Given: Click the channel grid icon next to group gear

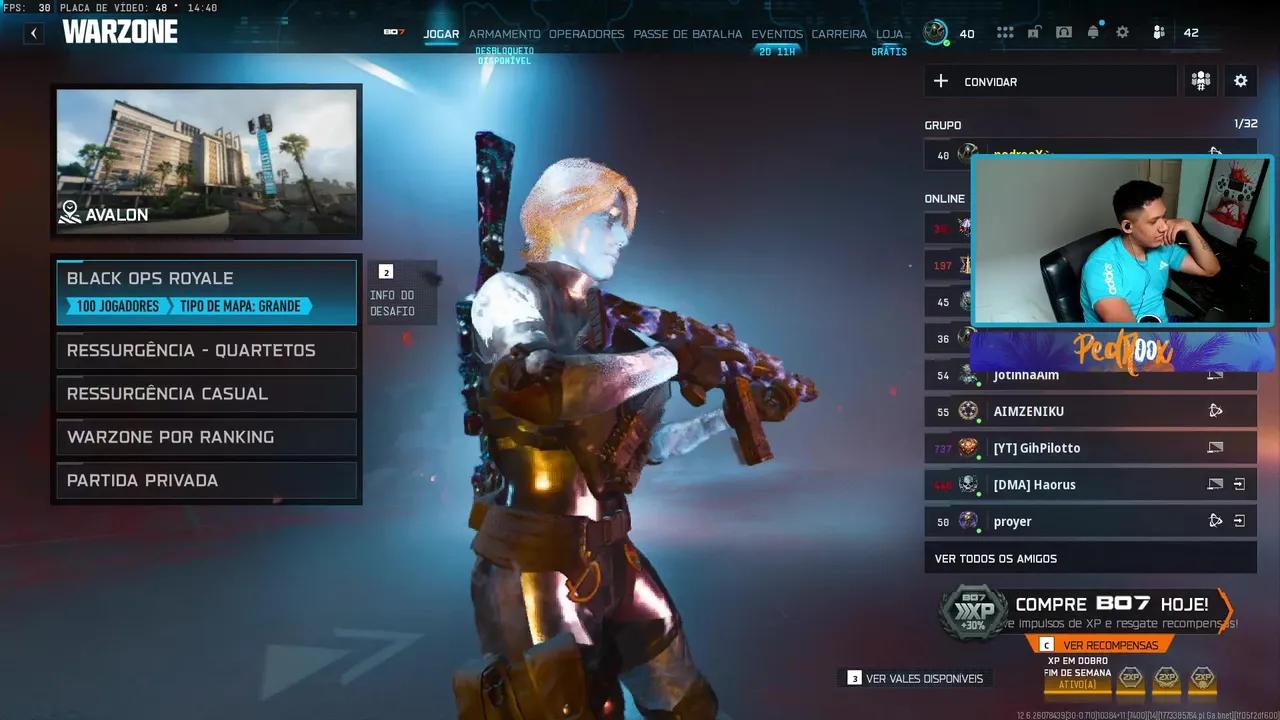Looking at the screenshot, I should 1200,81.
